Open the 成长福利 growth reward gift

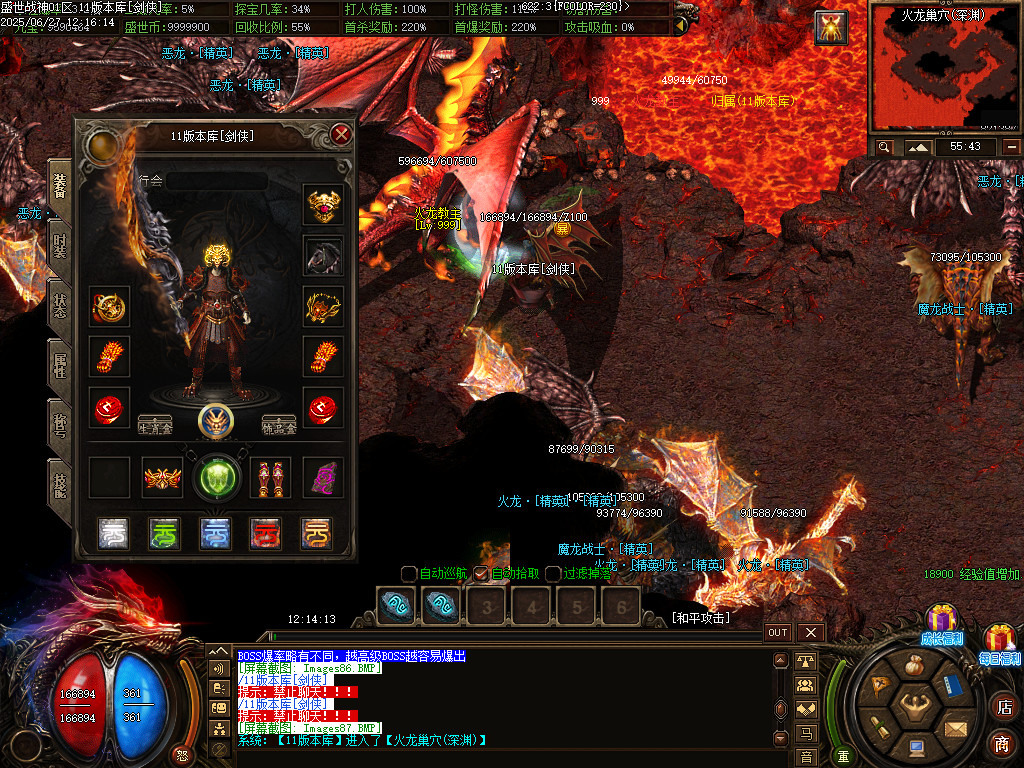point(941,622)
